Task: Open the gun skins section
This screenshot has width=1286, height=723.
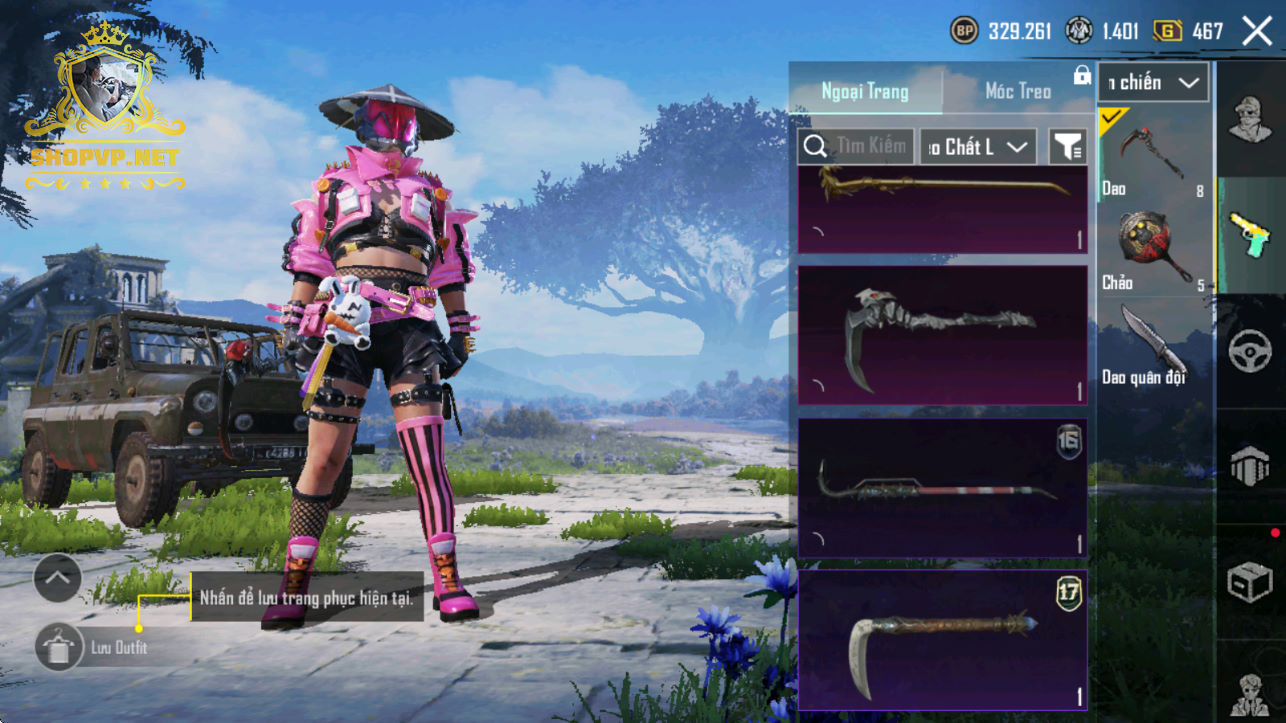Action: click(1250, 235)
